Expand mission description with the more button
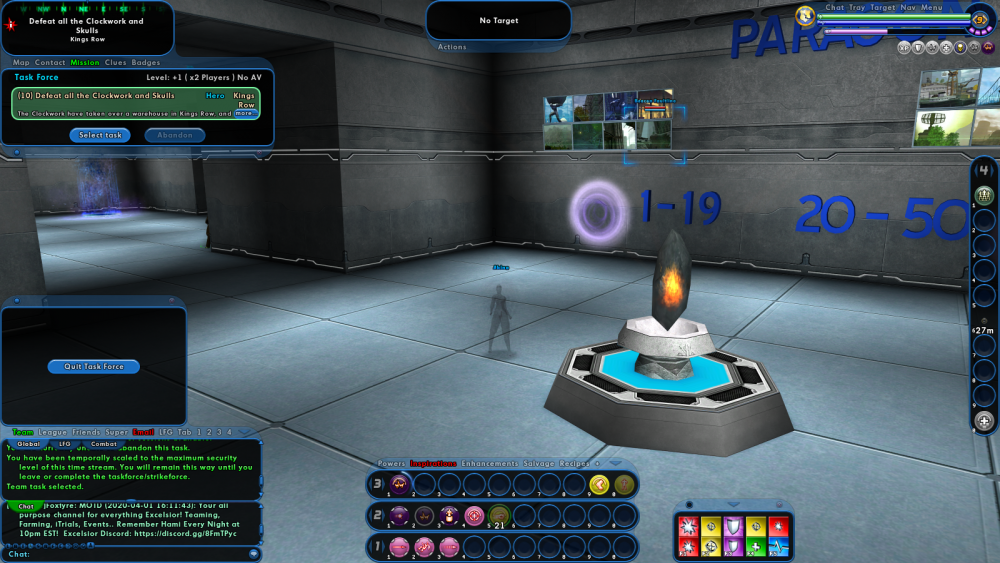1000x563 pixels. (244, 113)
